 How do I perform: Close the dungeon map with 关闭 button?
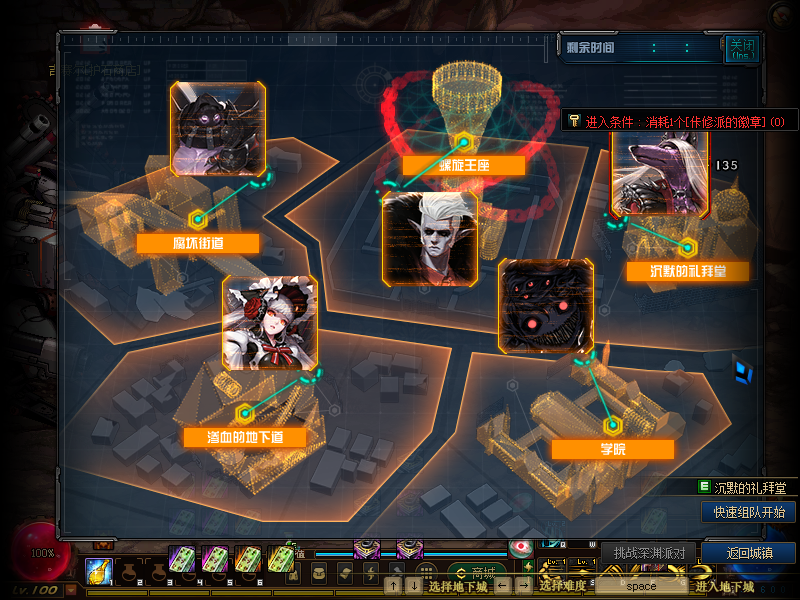tap(741, 48)
